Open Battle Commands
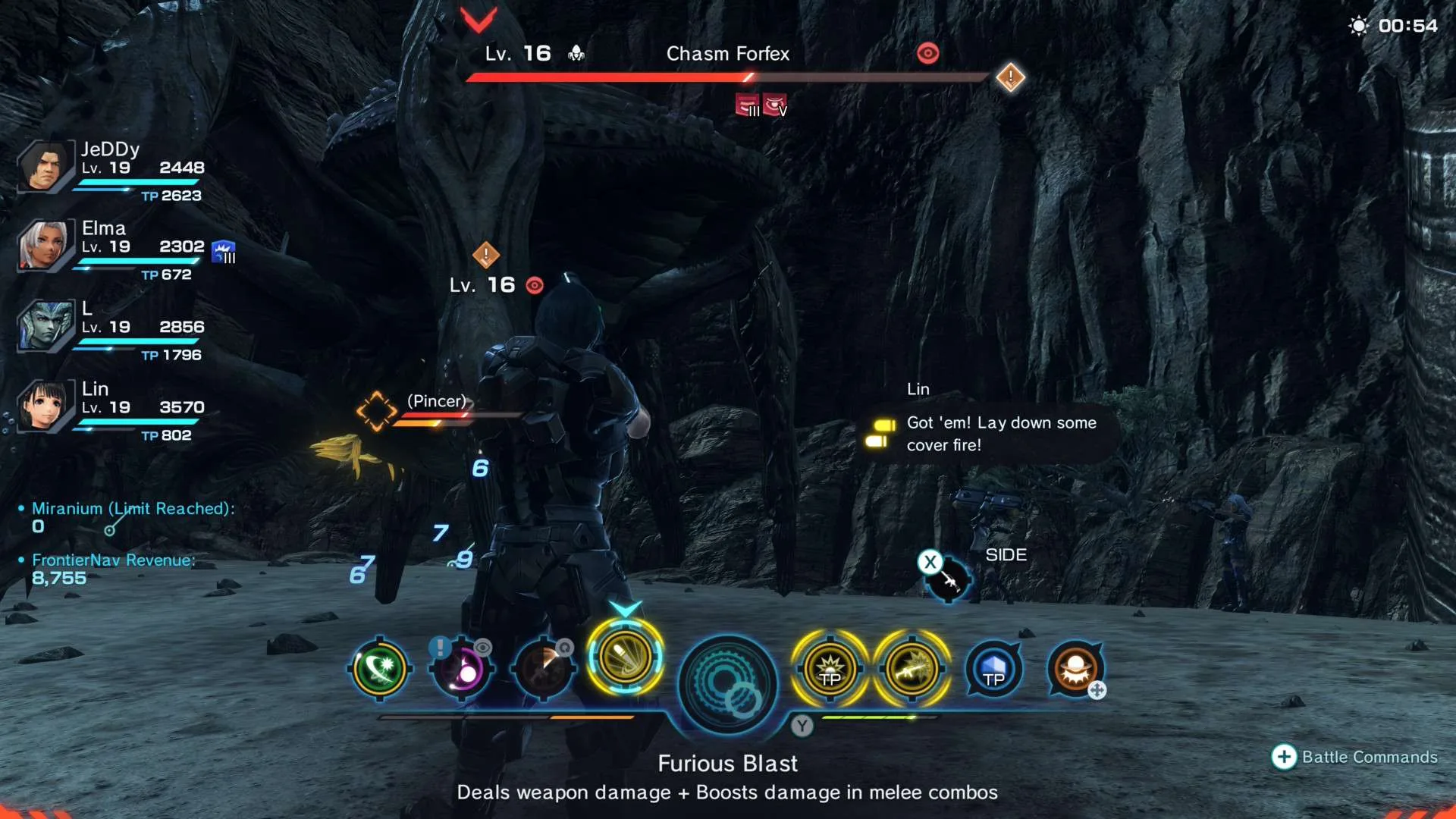This screenshot has width=1456, height=819. (x=1354, y=757)
